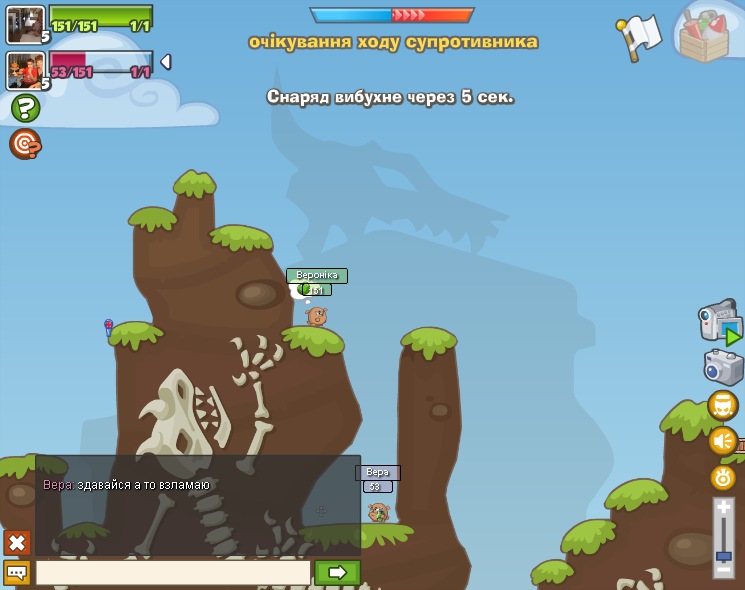745x590 pixels.
Task: Click the brown target hint icon
Action: [25, 144]
